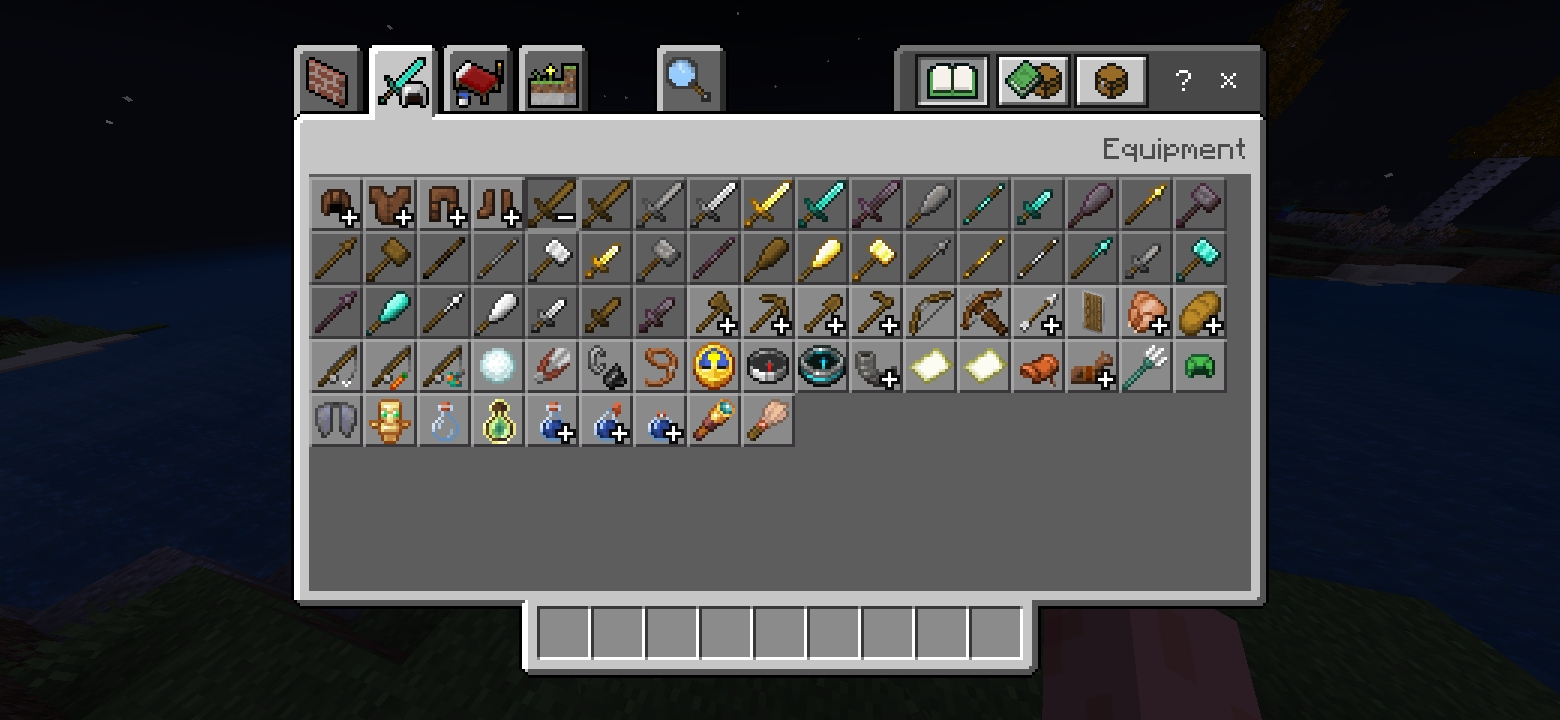Show the chest inventory view
Viewport: 1560px width, 720px height.
pyautogui.click(x=1111, y=81)
